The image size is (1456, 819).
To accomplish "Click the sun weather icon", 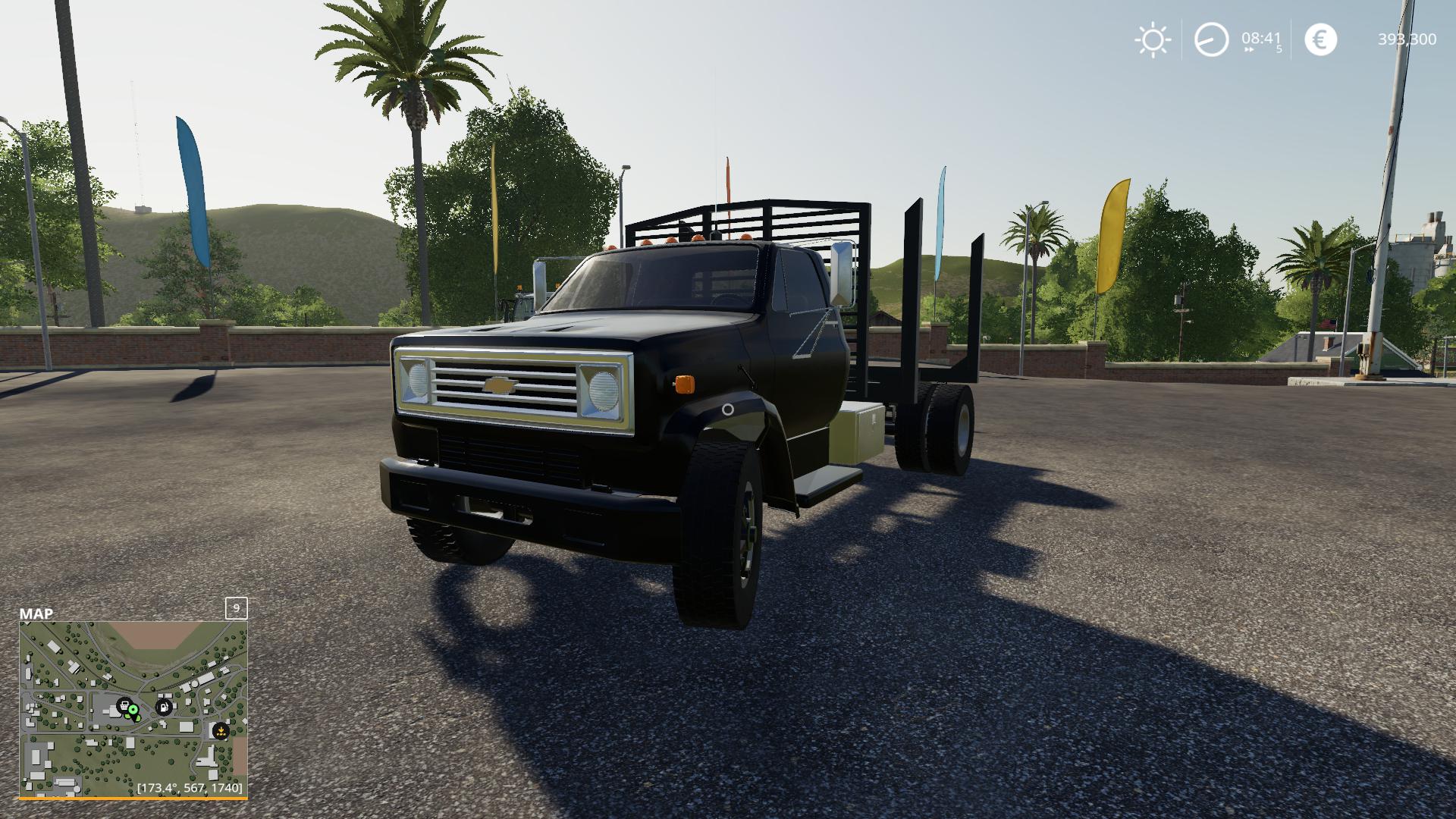I will [1153, 39].
